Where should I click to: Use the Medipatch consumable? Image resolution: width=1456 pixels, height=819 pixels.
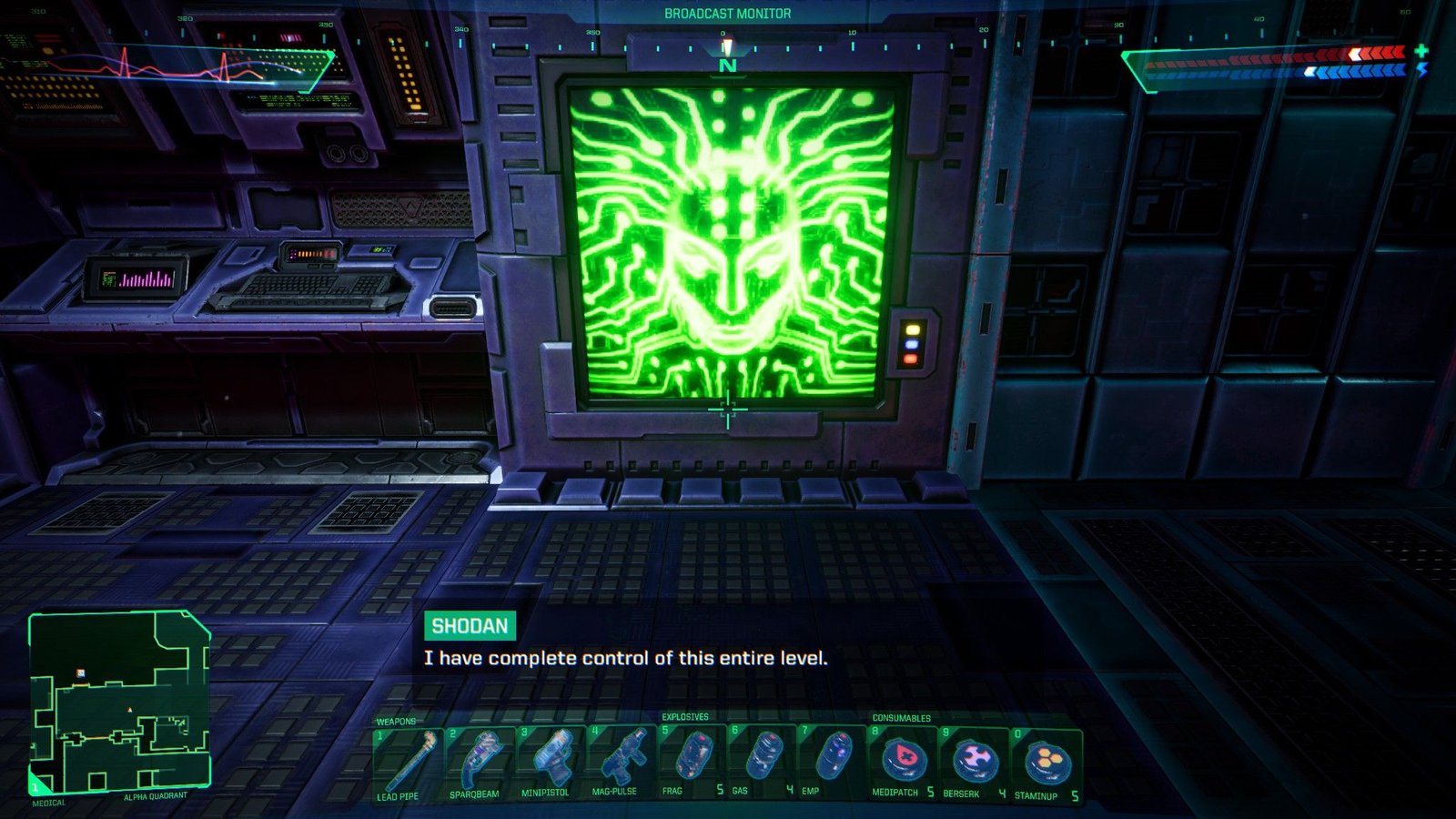click(903, 763)
